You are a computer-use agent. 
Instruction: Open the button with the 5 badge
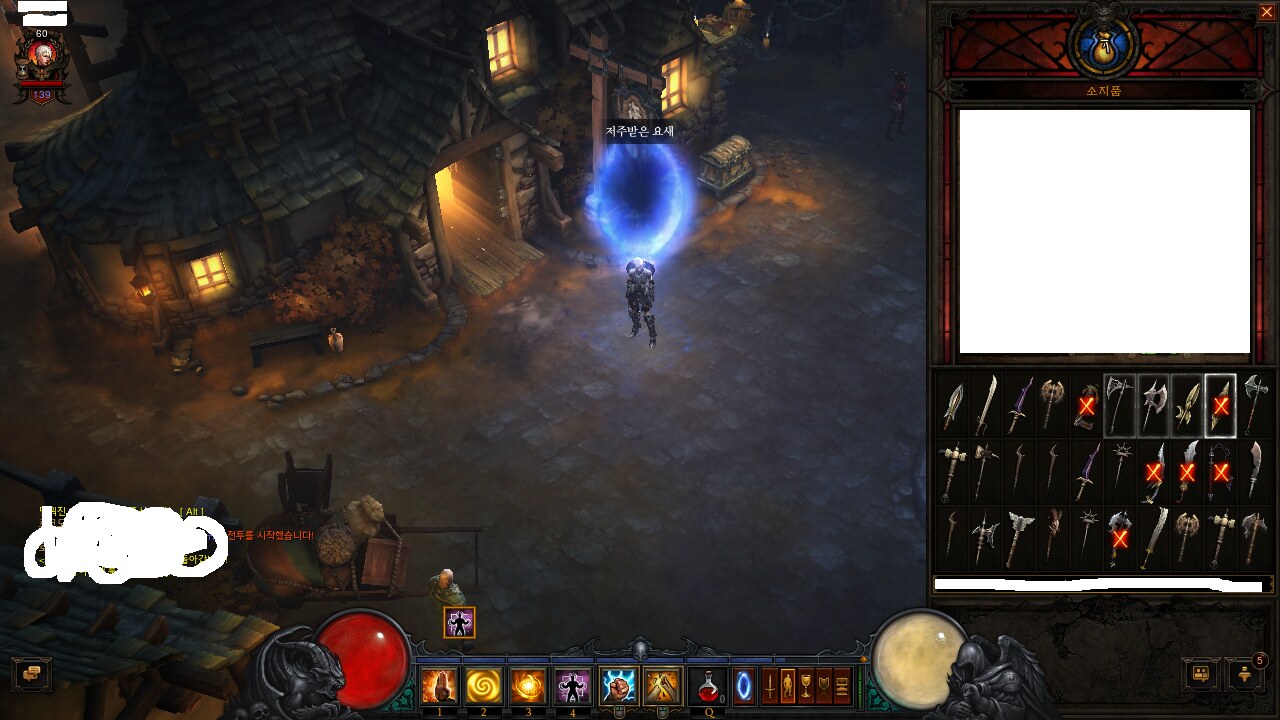[x=1245, y=673]
